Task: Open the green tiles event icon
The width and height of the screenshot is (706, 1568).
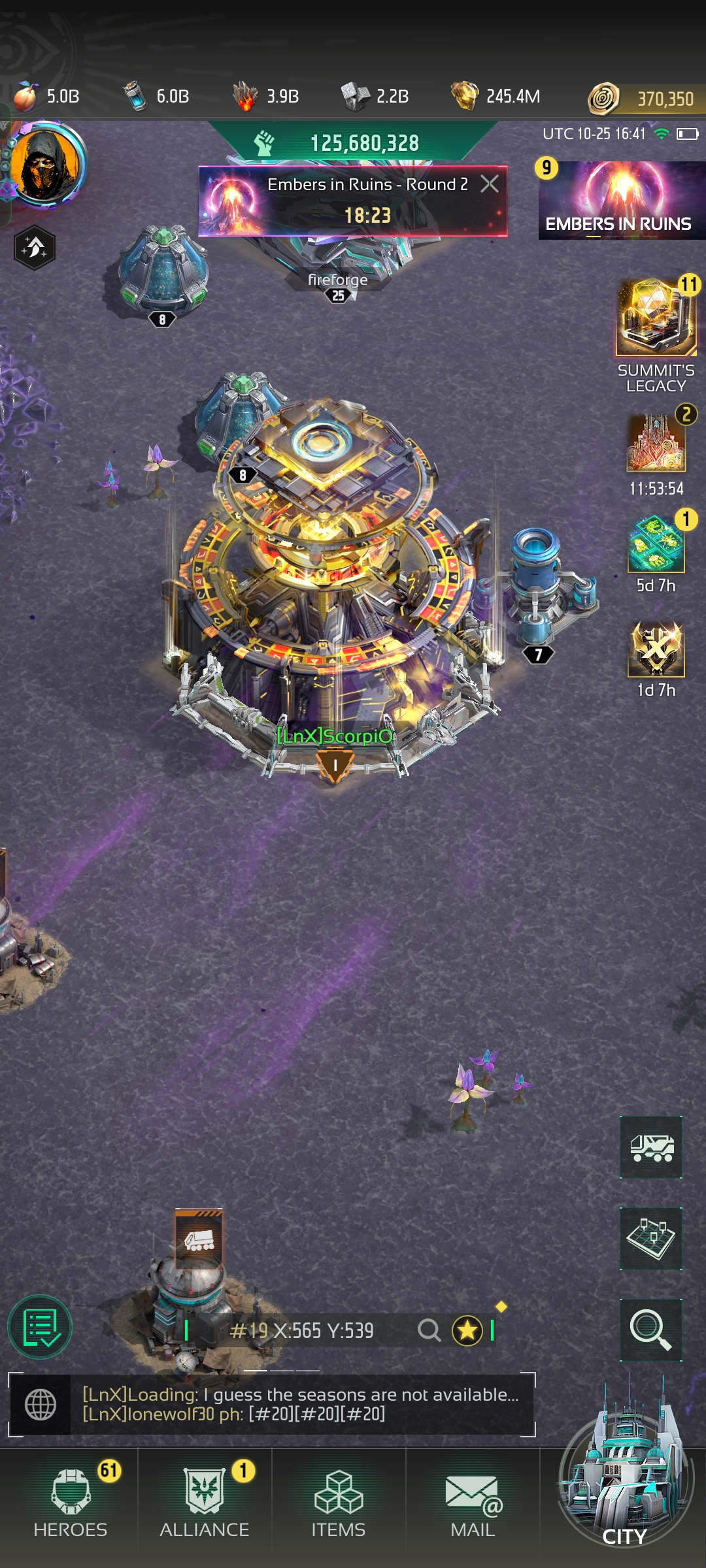Action: coord(656,545)
